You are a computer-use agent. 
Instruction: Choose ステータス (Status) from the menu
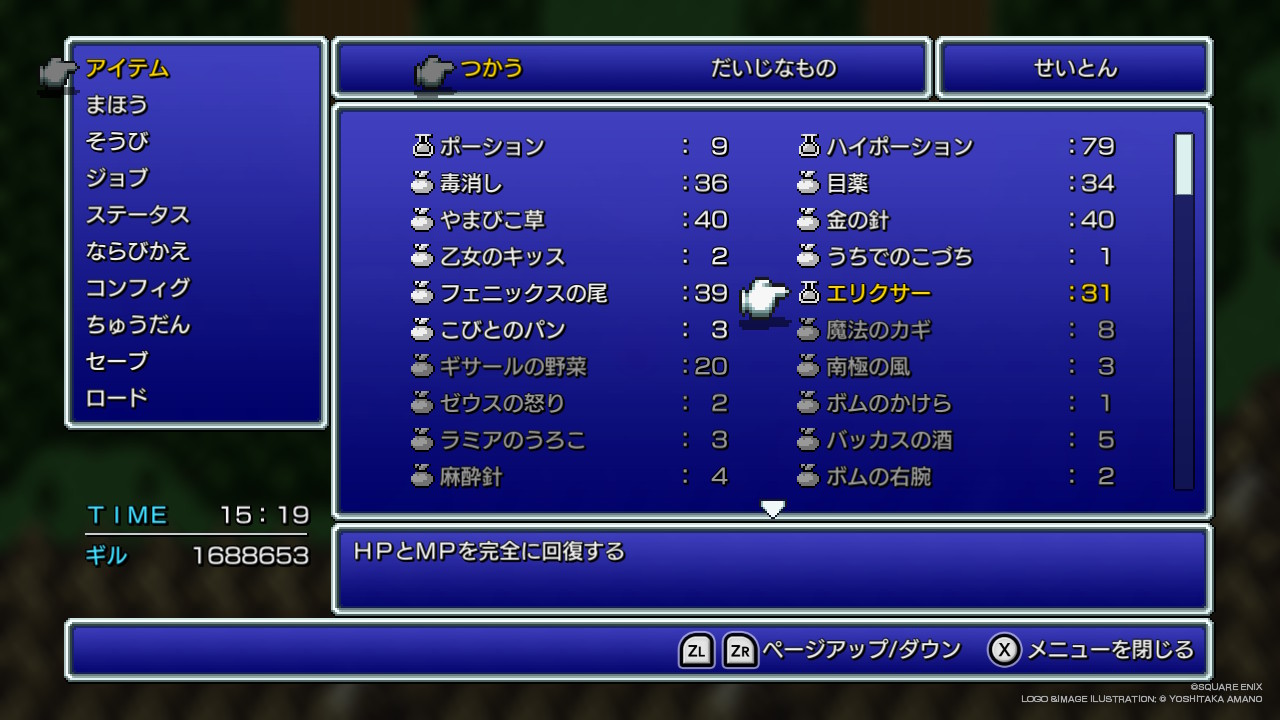137,215
